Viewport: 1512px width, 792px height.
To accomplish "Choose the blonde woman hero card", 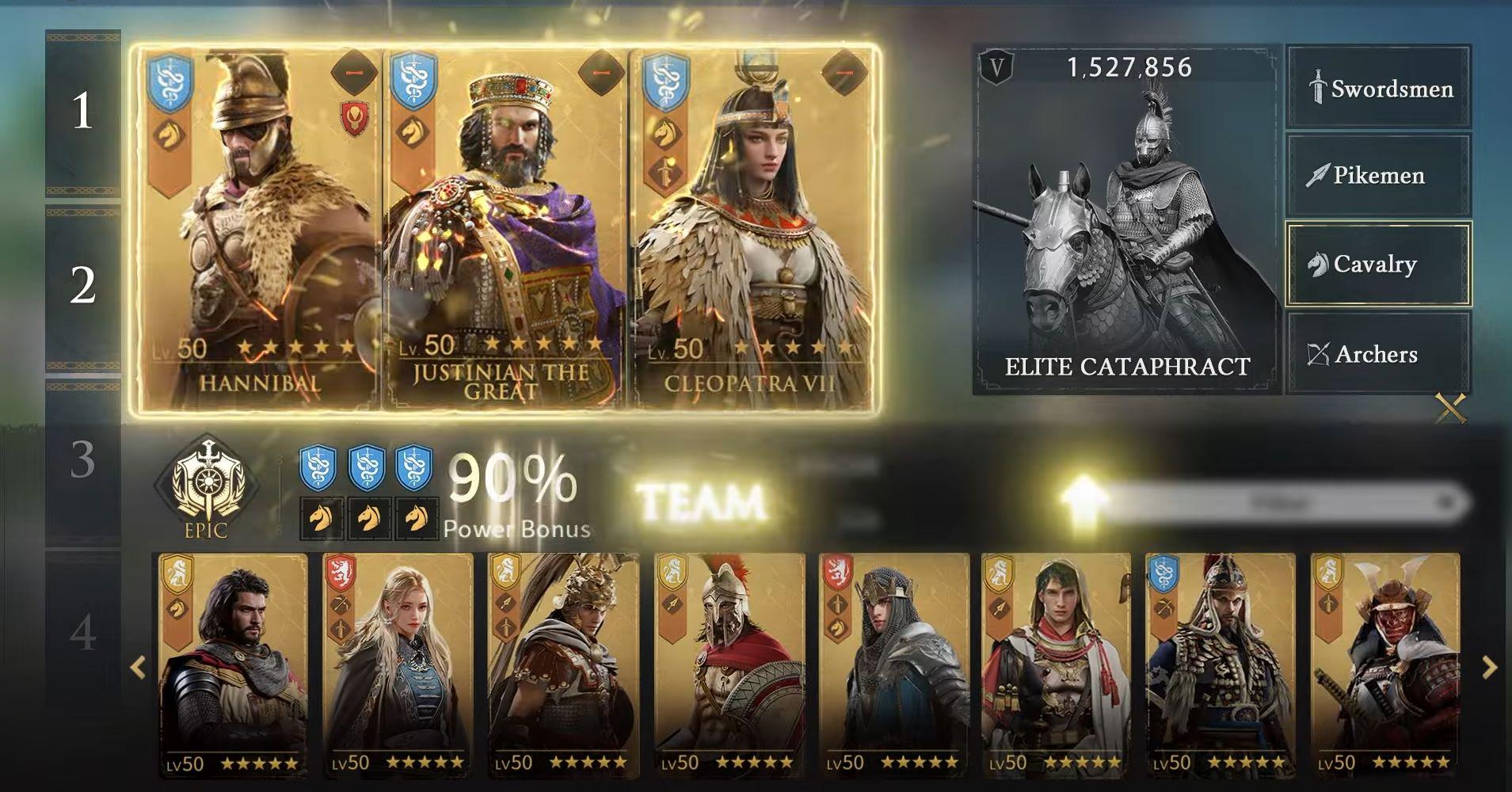I will coord(398,665).
